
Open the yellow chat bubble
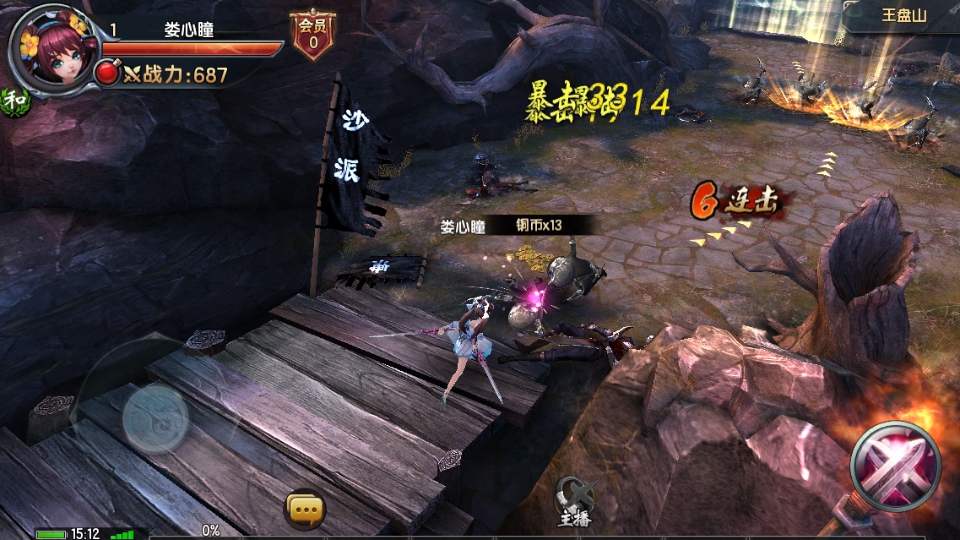pos(305,508)
